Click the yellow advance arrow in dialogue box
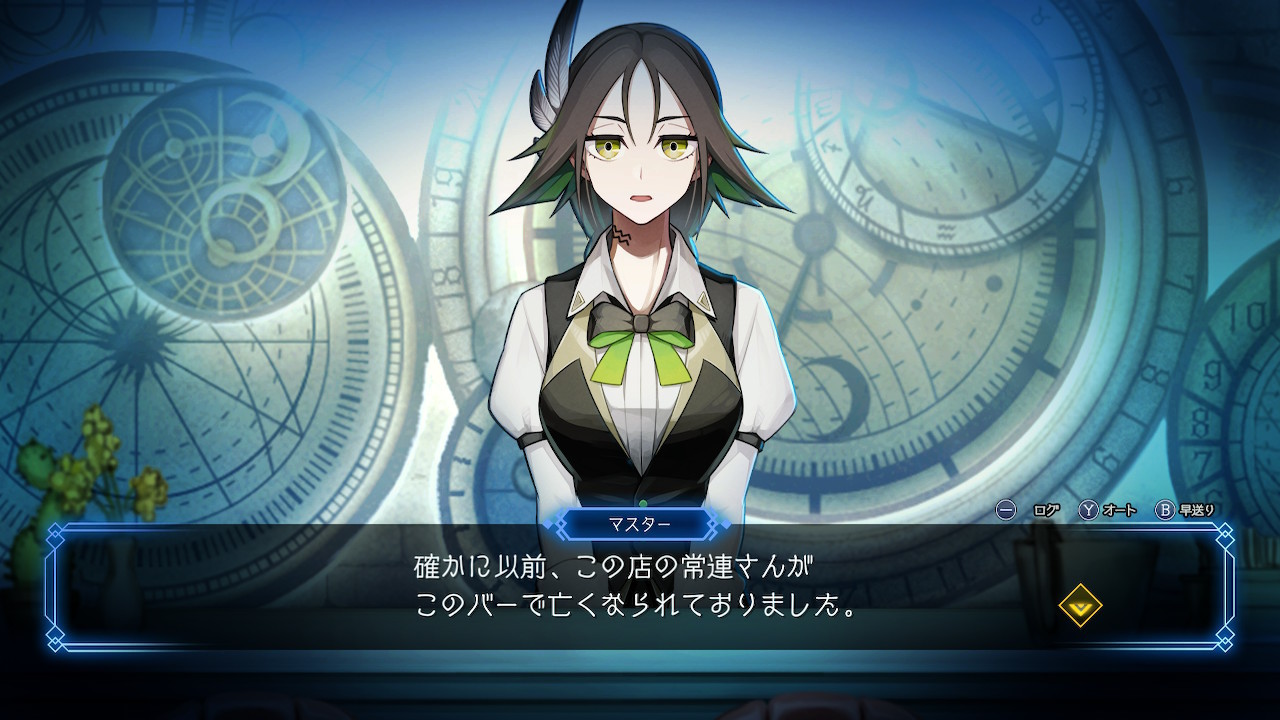1280x720 pixels. pos(1080,605)
